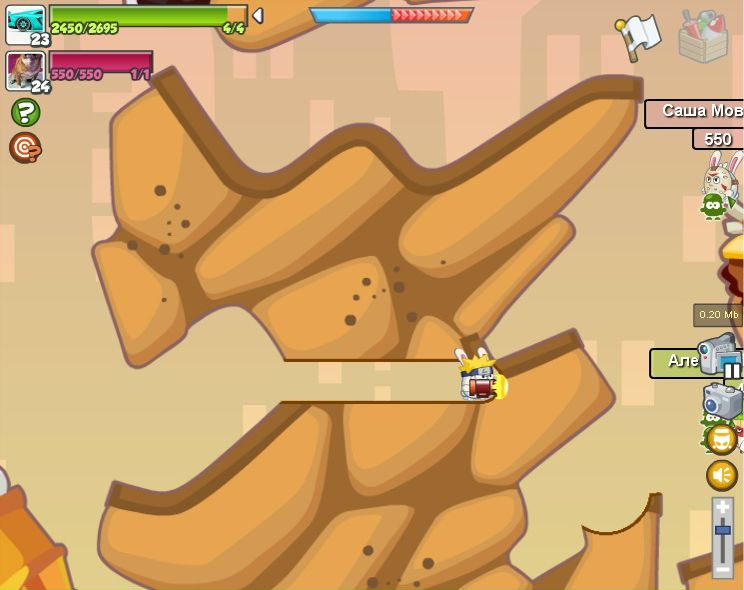Open the green question mark help button
This screenshot has height=590, width=744.
pyautogui.click(x=25, y=112)
